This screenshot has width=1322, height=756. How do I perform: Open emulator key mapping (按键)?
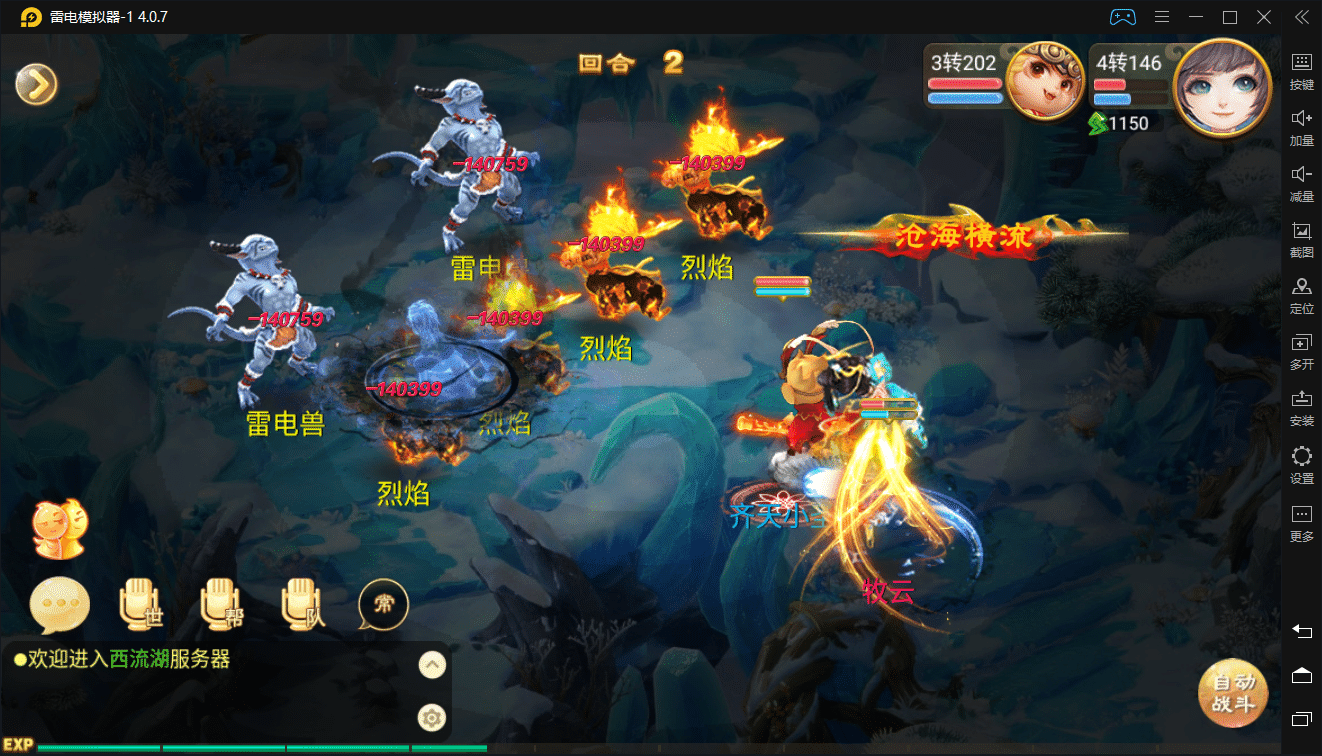[x=1301, y=71]
